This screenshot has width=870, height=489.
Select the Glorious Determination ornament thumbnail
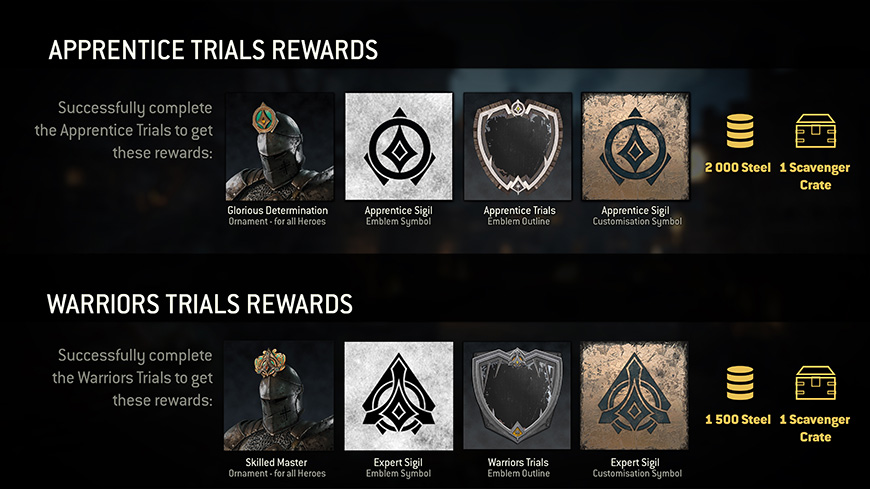[279, 147]
